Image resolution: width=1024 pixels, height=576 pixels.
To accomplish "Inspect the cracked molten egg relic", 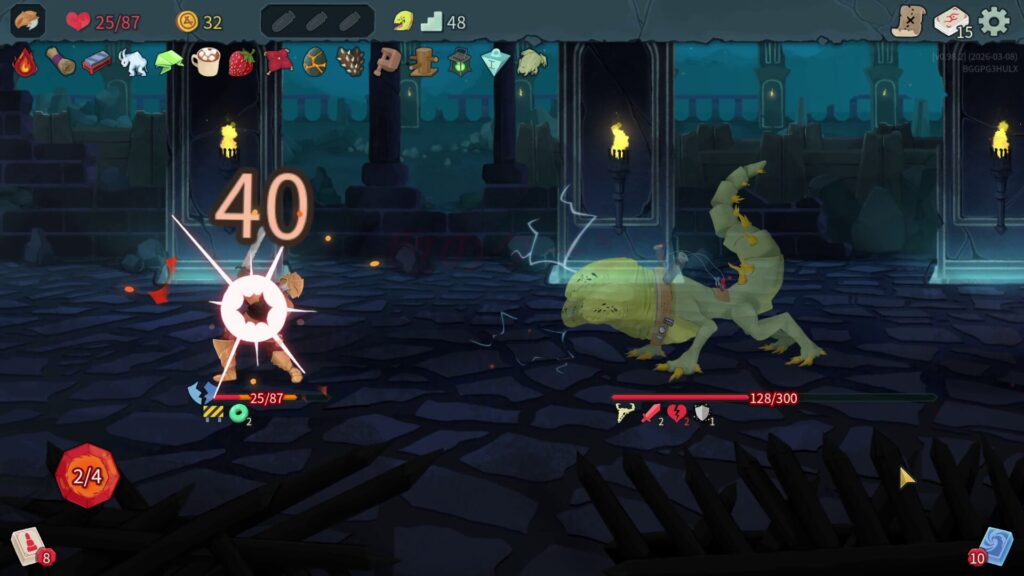I will tap(314, 61).
